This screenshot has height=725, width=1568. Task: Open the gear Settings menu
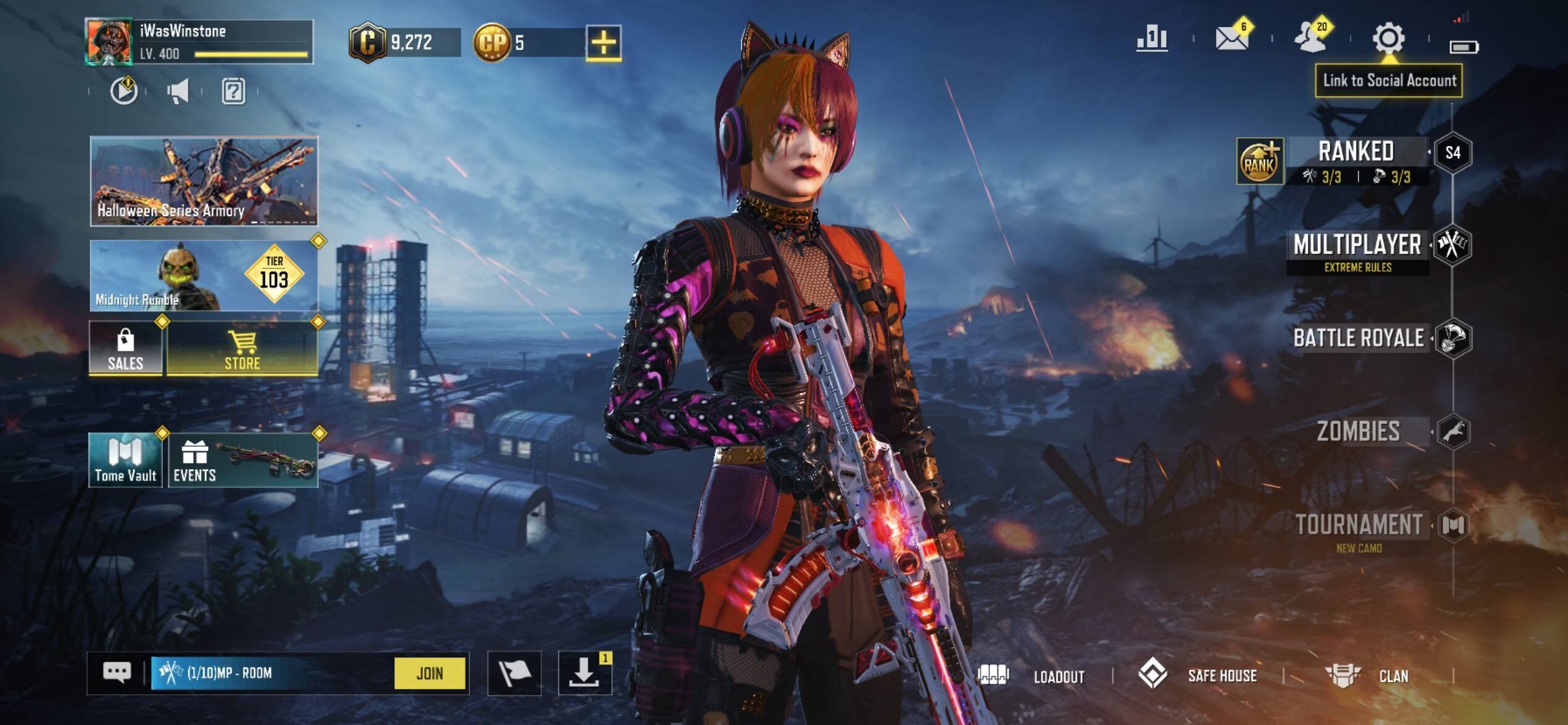click(x=1388, y=38)
